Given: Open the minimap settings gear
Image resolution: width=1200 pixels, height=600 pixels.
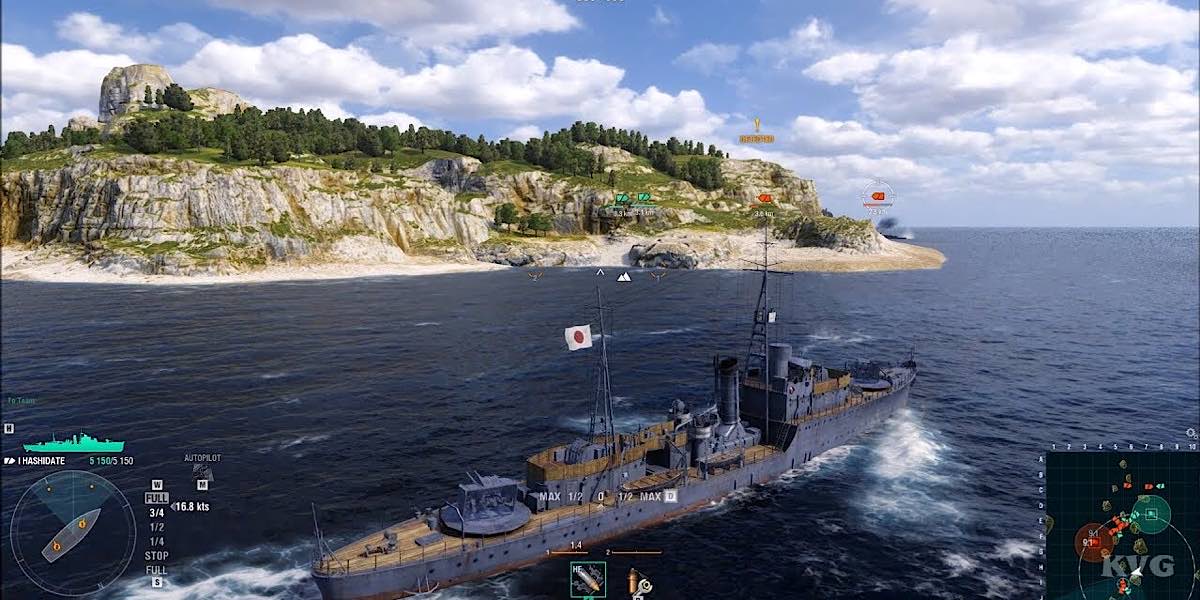Looking at the screenshot, I should point(1191,434).
